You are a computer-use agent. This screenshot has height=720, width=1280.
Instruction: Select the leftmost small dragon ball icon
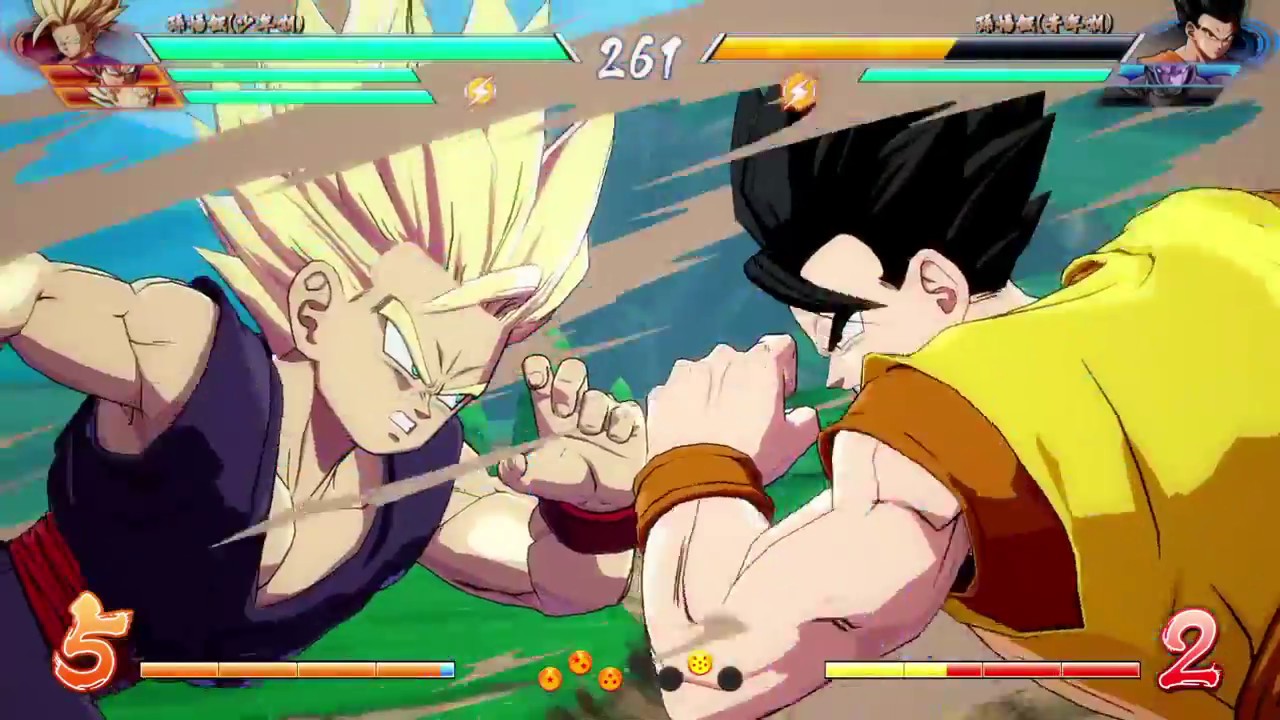click(x=552, y=680)
